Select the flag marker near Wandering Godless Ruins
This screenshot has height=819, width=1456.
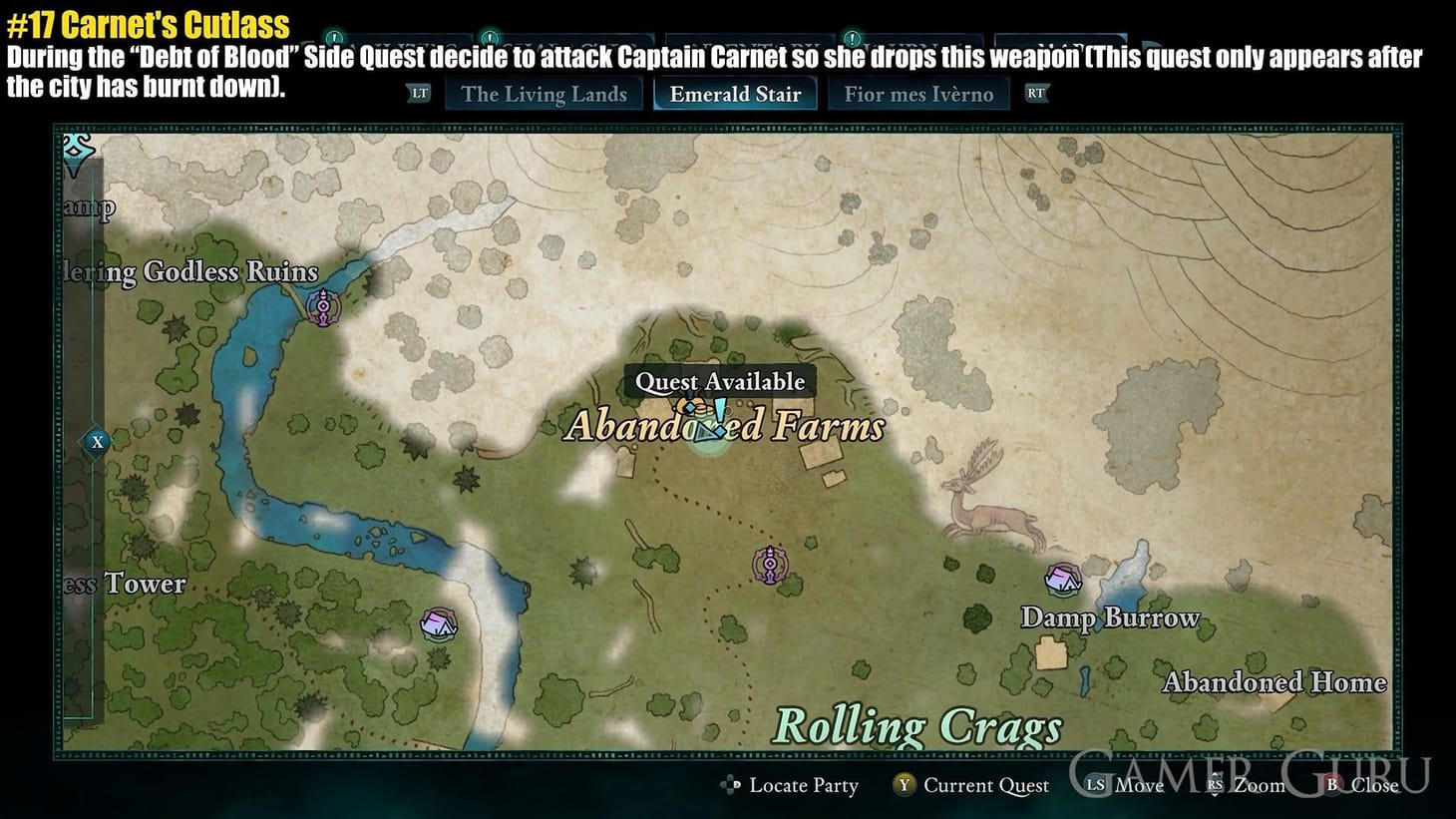(x=322, y=307)
